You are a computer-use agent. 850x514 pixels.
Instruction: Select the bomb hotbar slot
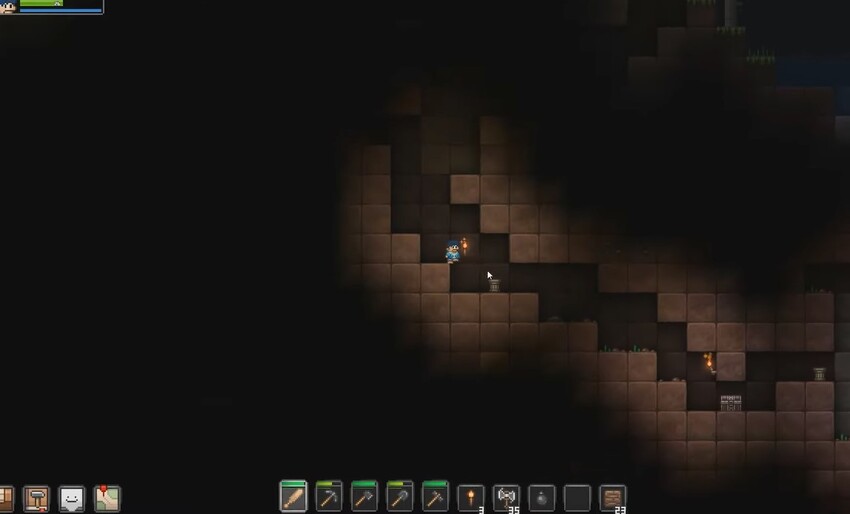[x=541, y=496]
